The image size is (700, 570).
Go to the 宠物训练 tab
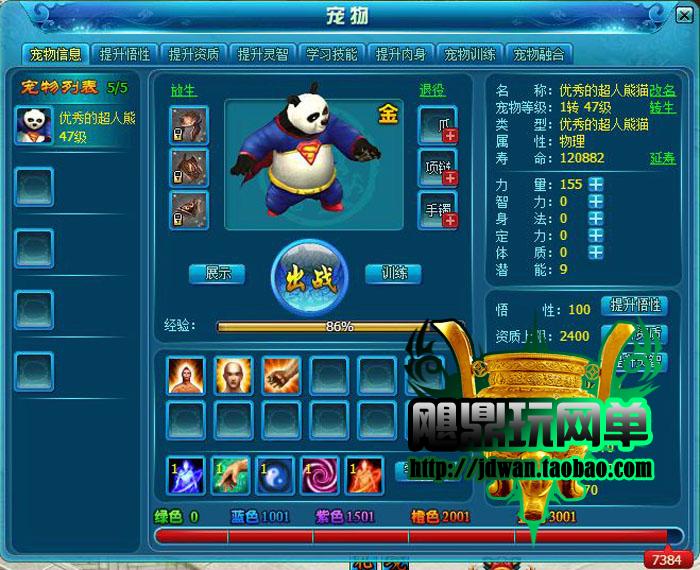click(471, 54)
